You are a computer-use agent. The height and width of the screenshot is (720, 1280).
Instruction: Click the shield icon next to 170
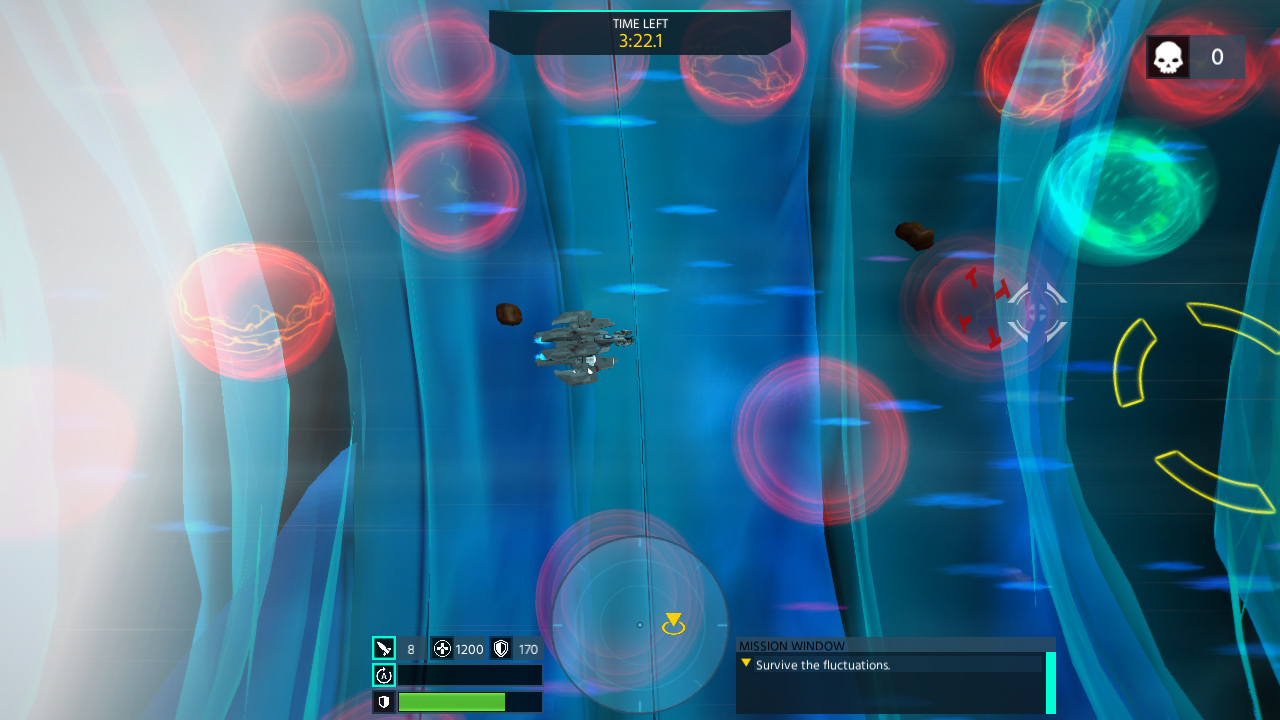pyautogui.click(x=500, y=649)
